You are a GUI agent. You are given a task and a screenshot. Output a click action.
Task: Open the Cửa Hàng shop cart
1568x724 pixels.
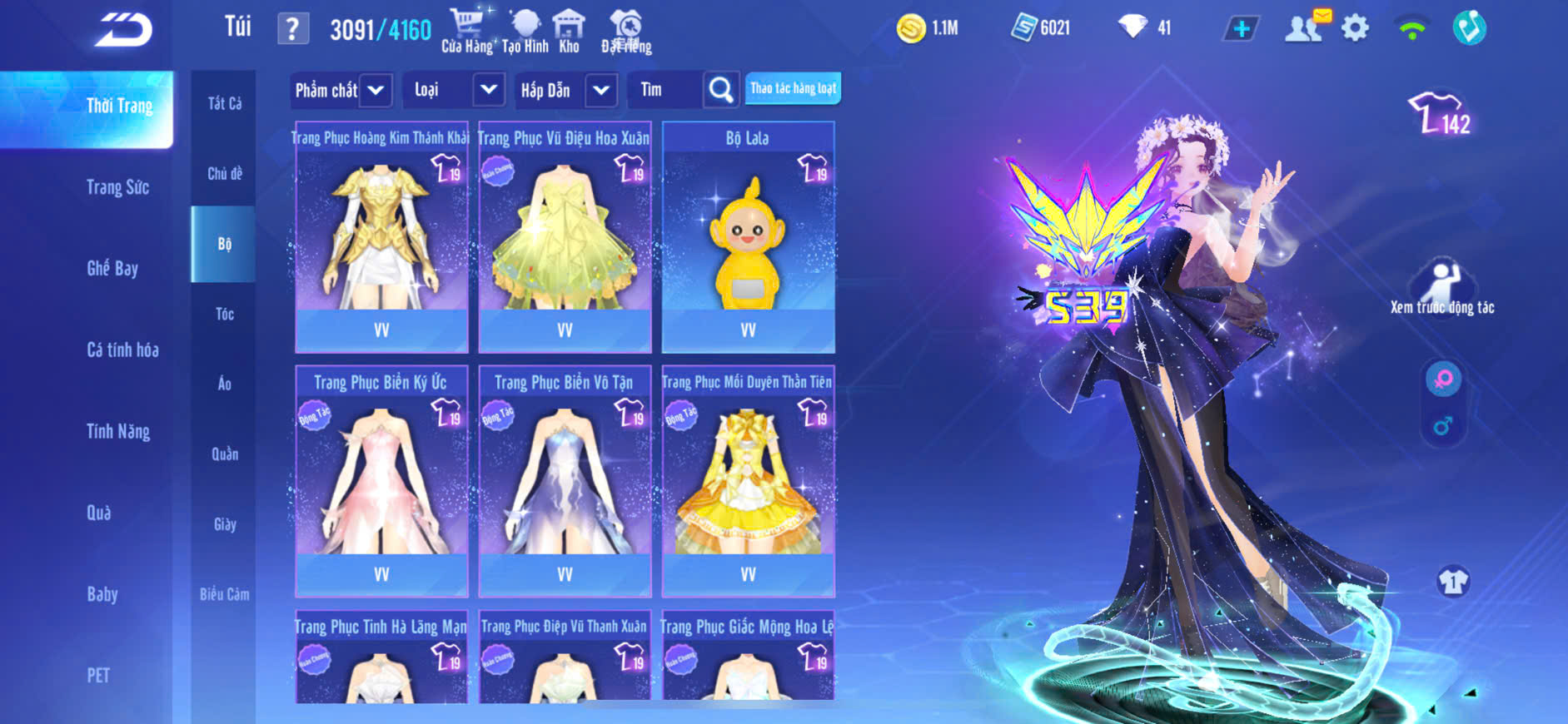(467, 31)
